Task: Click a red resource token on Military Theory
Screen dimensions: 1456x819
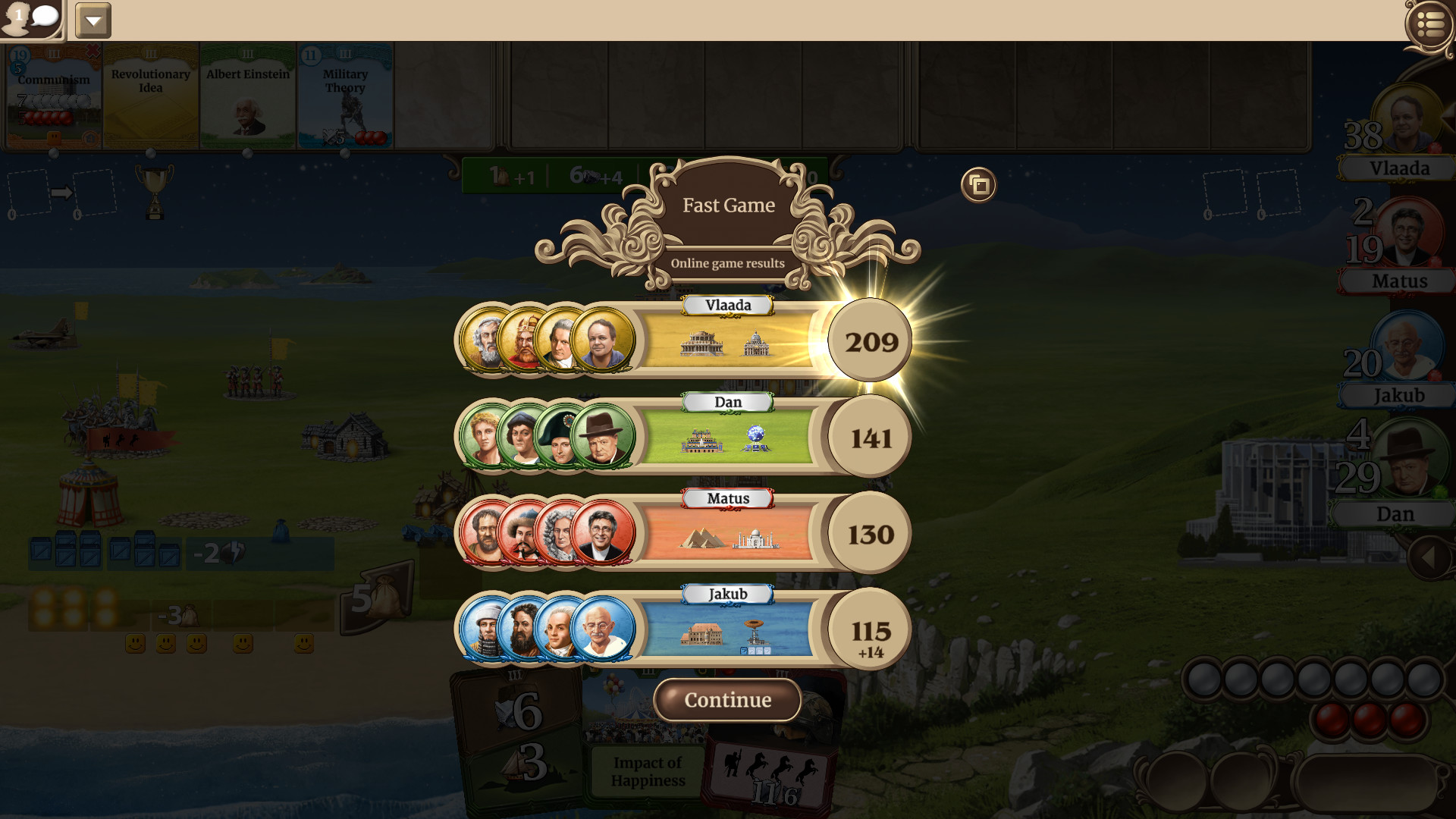Action: click(369, 136)
